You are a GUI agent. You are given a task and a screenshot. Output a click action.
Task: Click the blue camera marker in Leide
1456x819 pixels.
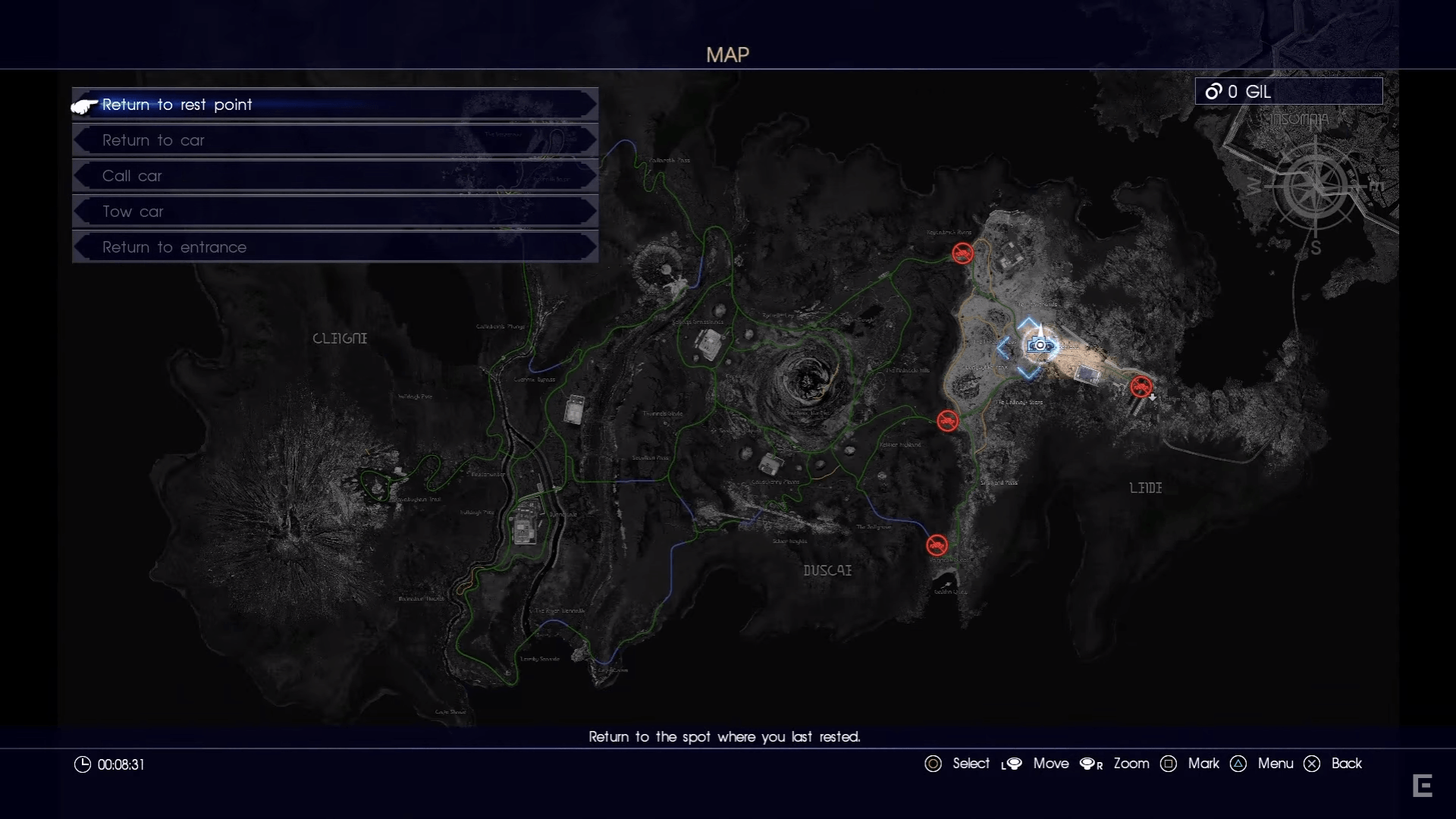point(1039,346)
